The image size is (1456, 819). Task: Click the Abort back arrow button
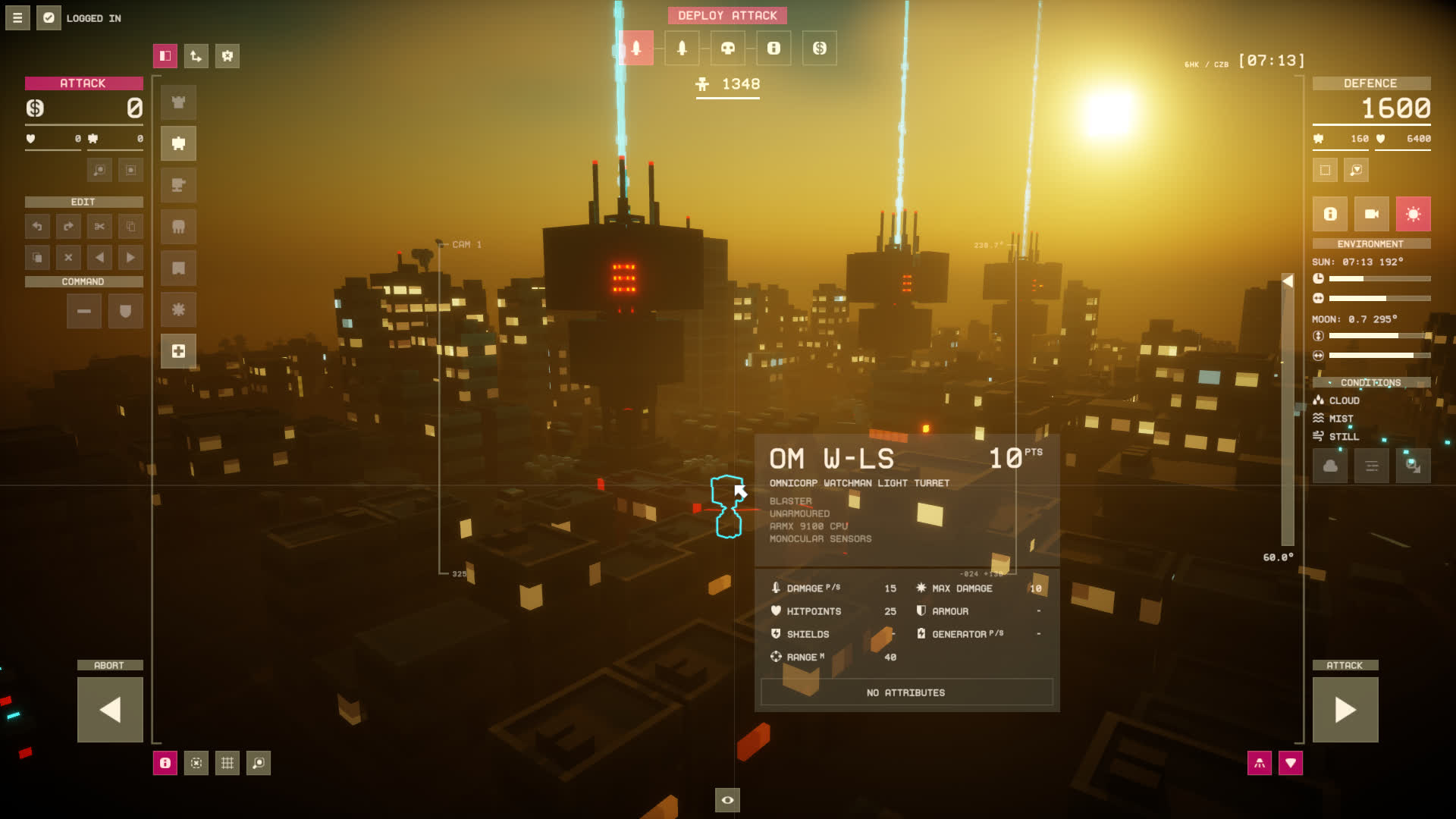[x=110, y=710]
